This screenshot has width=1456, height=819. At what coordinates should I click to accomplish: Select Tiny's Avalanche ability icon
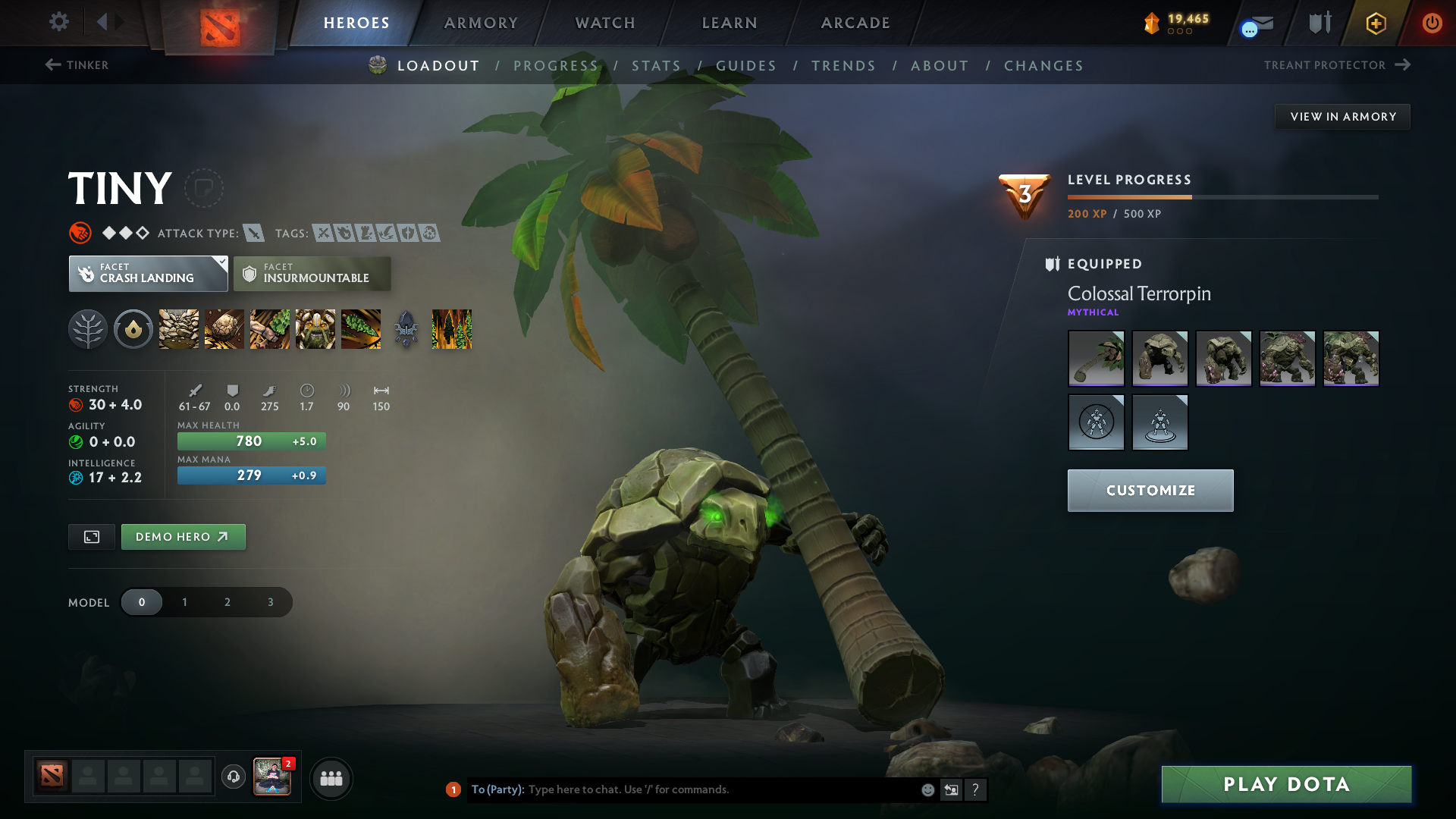click(178, 329)
